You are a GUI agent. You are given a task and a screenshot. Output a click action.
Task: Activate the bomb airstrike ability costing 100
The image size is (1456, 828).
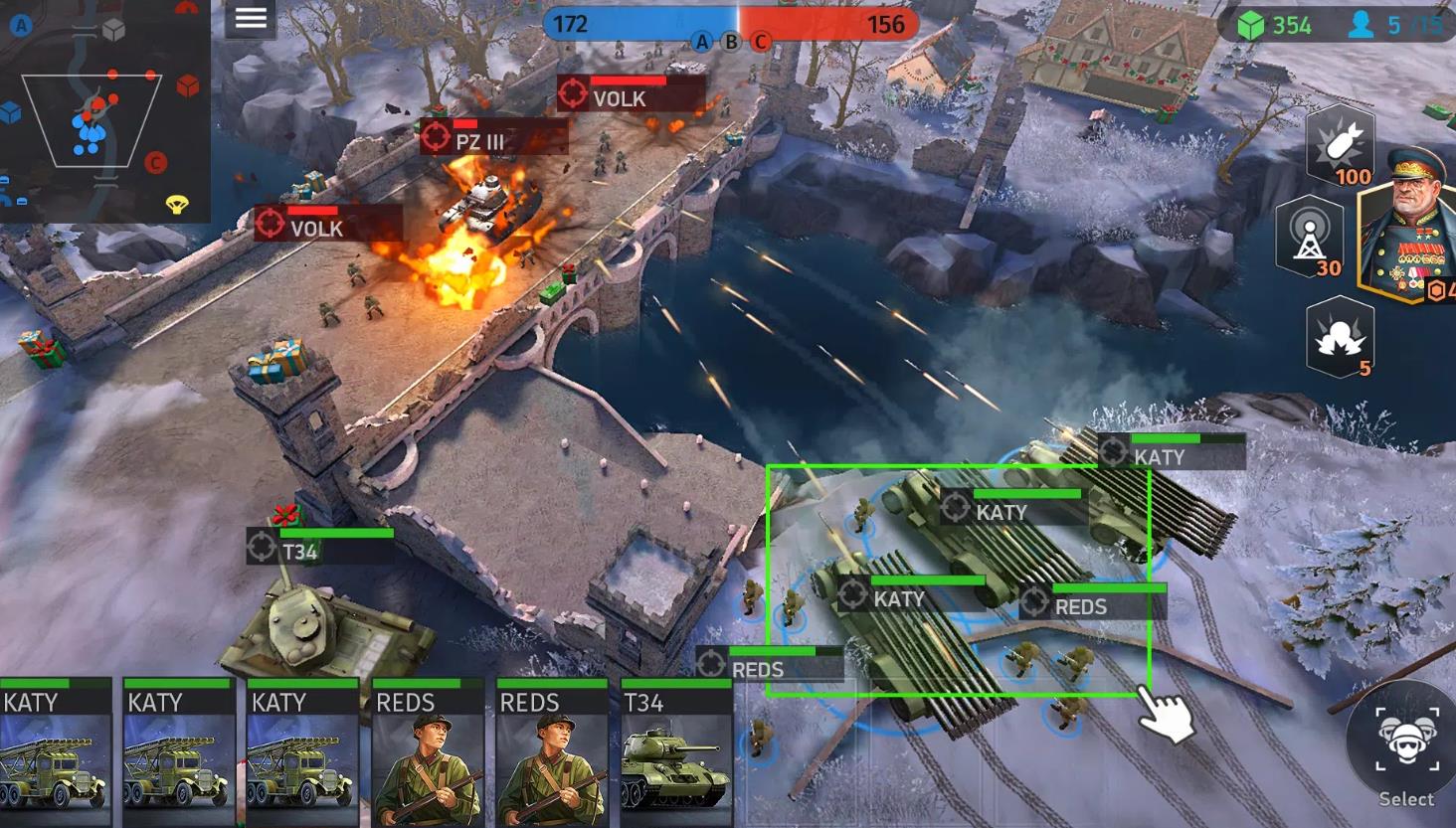tap(1340, 145)
